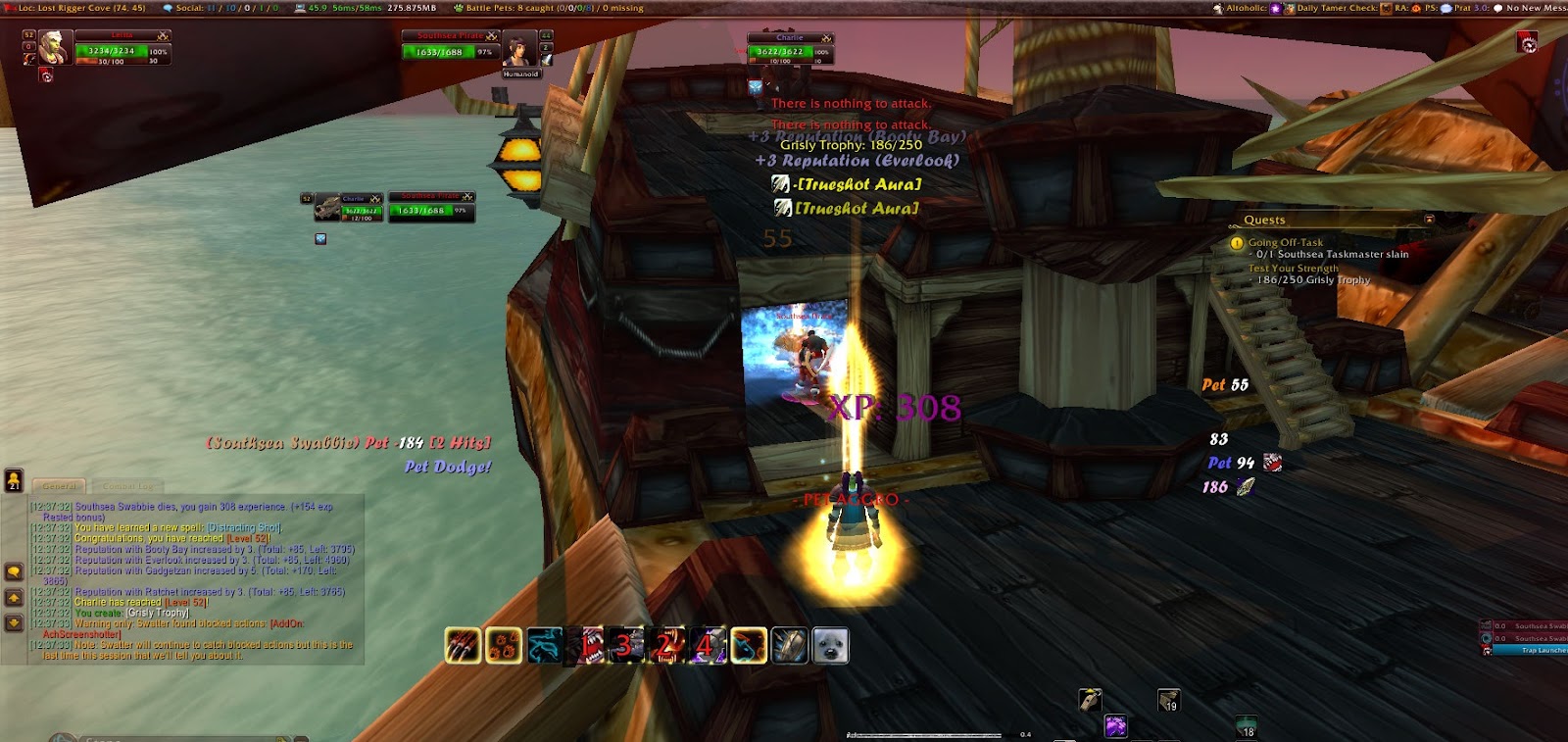Use the orange paw prints ability
The width and height of the screenshot is (1568, 742).
pos(504,646)
